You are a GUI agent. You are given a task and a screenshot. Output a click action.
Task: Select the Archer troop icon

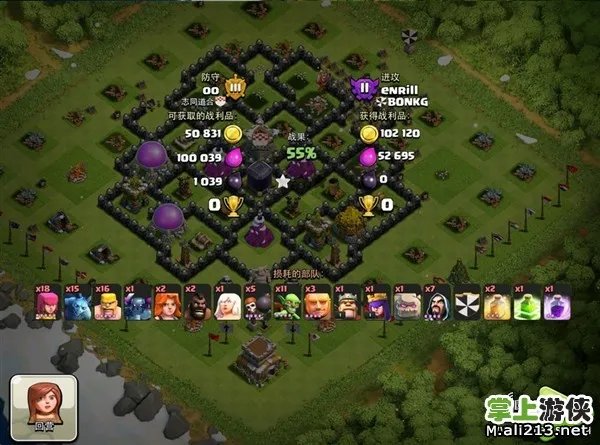47,305
